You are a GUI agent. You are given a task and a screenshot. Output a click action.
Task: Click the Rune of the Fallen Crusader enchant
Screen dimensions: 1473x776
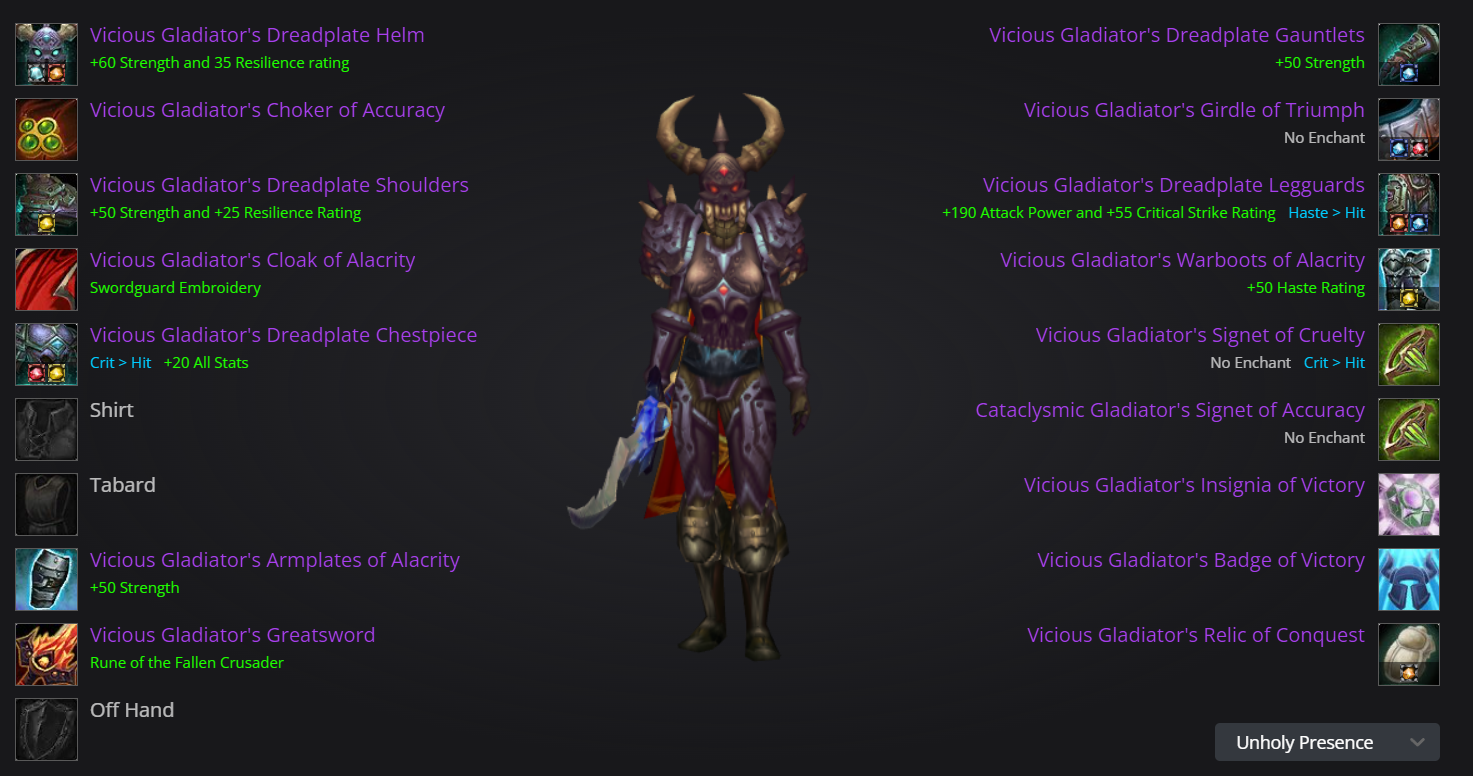click(x=187, y=662)
